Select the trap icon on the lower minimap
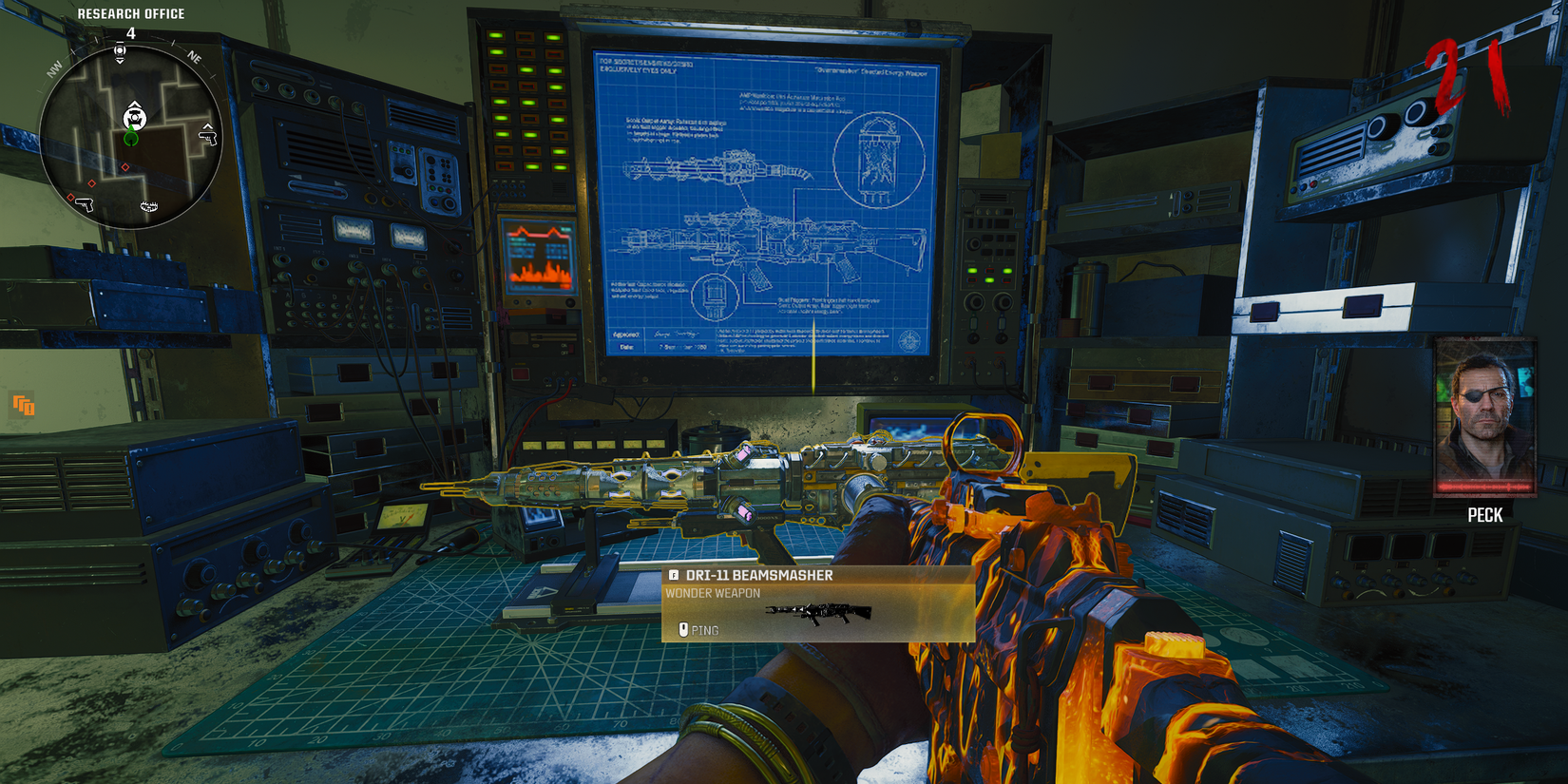Viewport: 1568px width, 784px height. pyautogui.click(x=149, y=207)
